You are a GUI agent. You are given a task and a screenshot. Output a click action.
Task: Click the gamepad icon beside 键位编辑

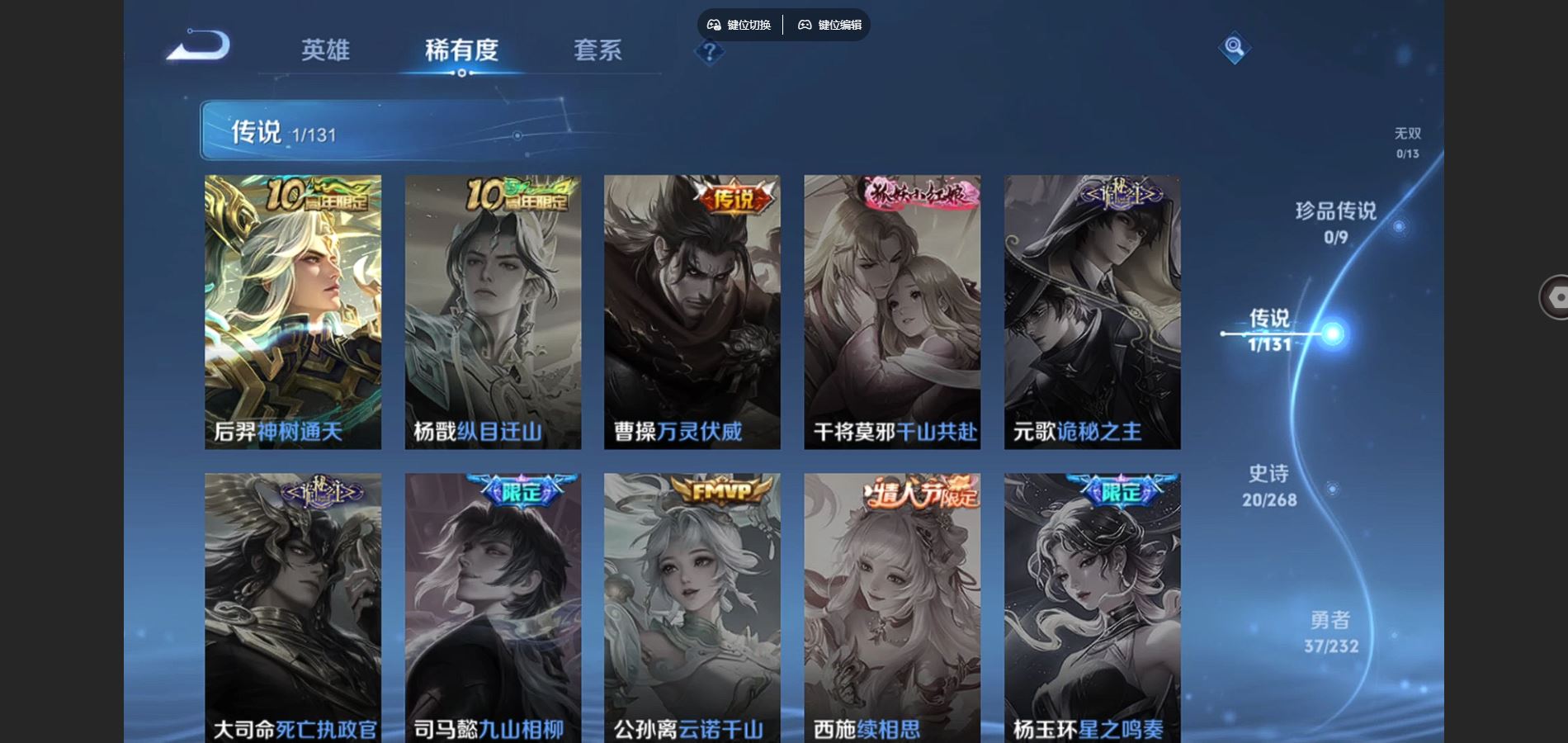pos(804,25)
